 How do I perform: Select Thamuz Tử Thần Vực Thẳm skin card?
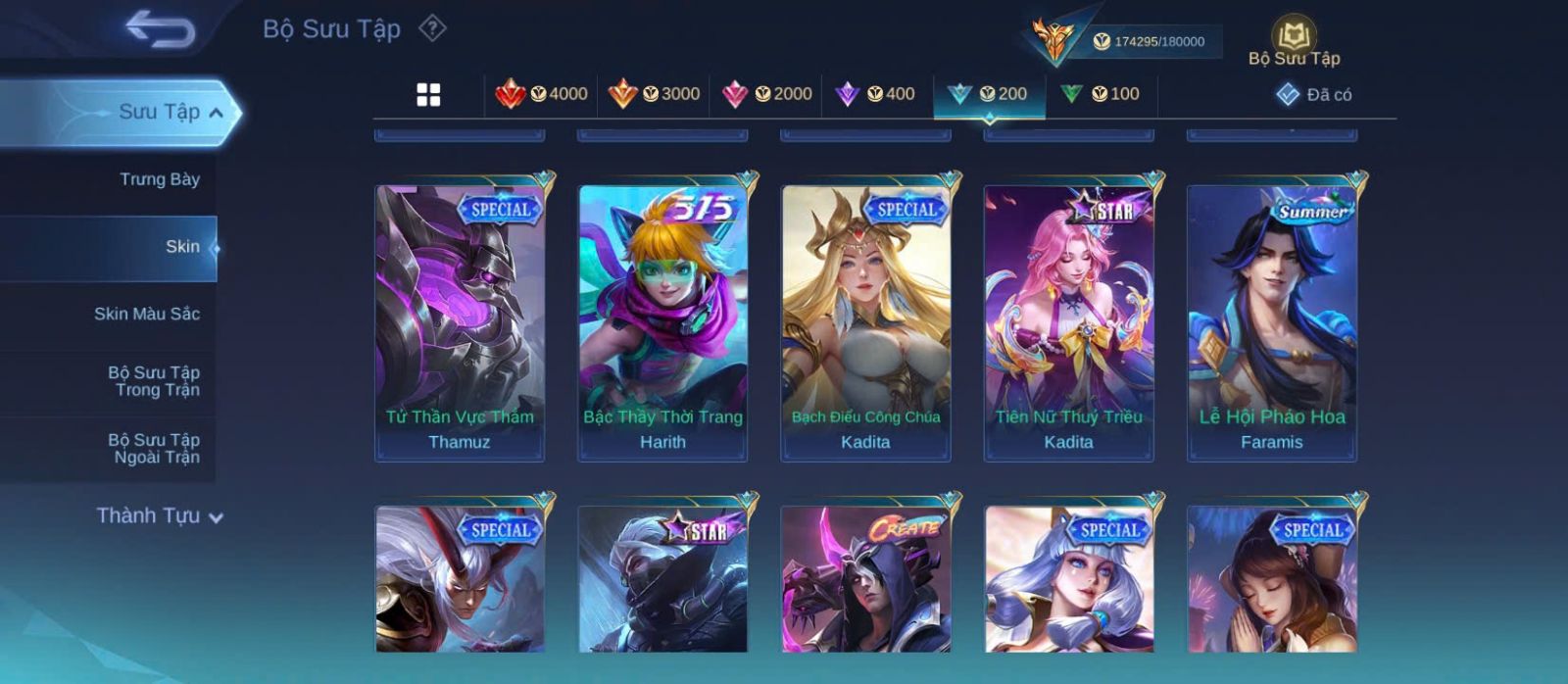coord(460,323)
